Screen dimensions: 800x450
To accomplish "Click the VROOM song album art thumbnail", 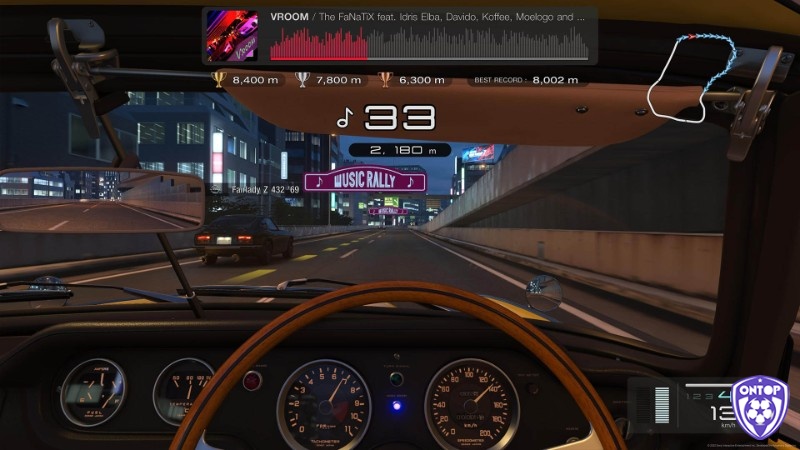I will (x=235, y=35).
